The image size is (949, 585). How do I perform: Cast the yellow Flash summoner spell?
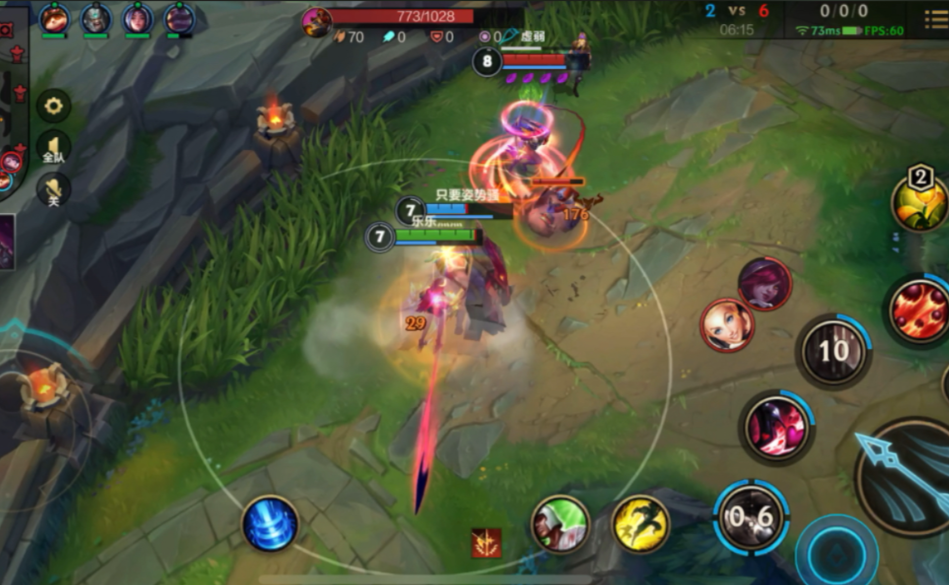pyautogui.click(x=640, y=523)
